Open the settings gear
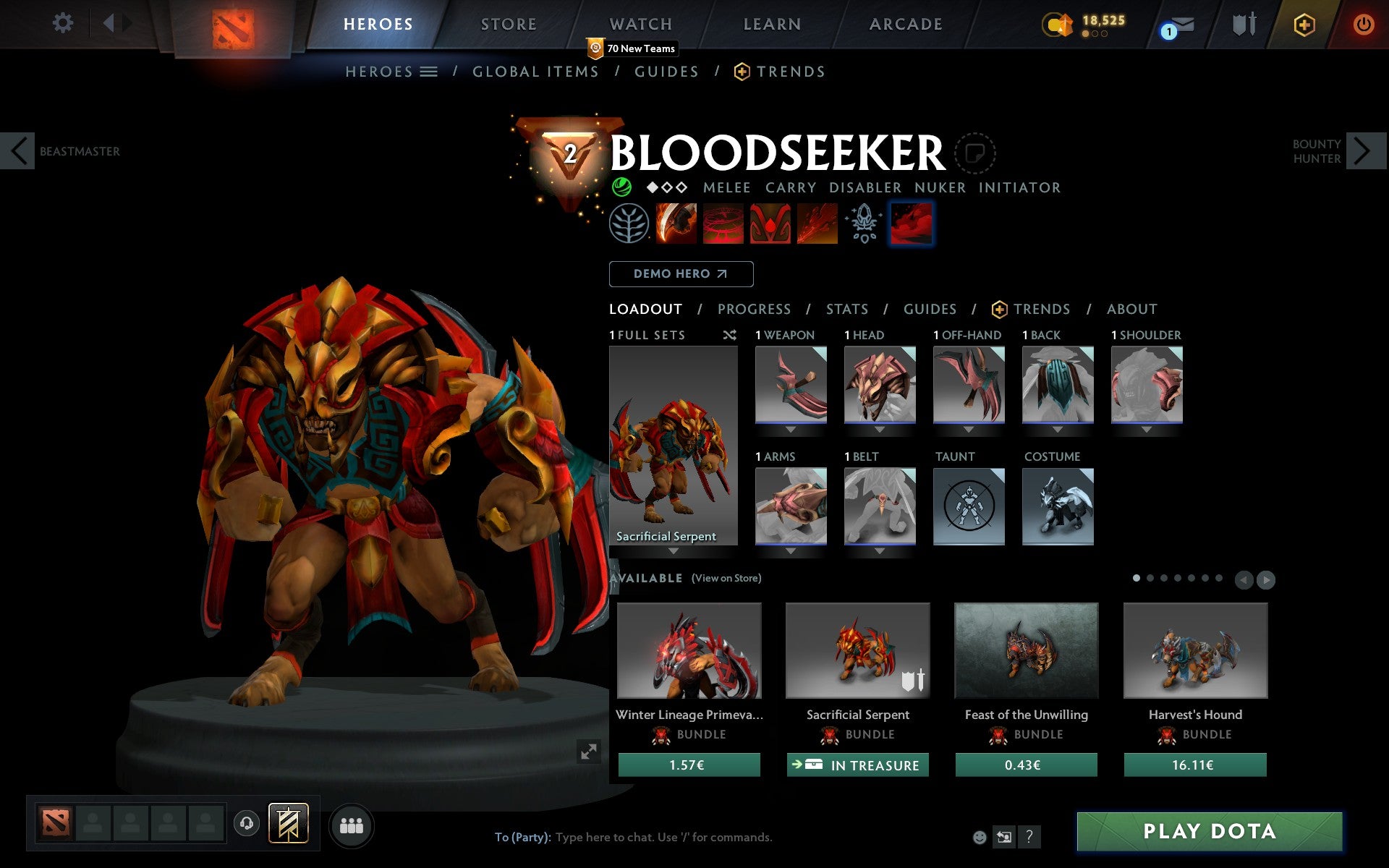1389x868 pixels. pyautogui.click(x=64, y=23)
